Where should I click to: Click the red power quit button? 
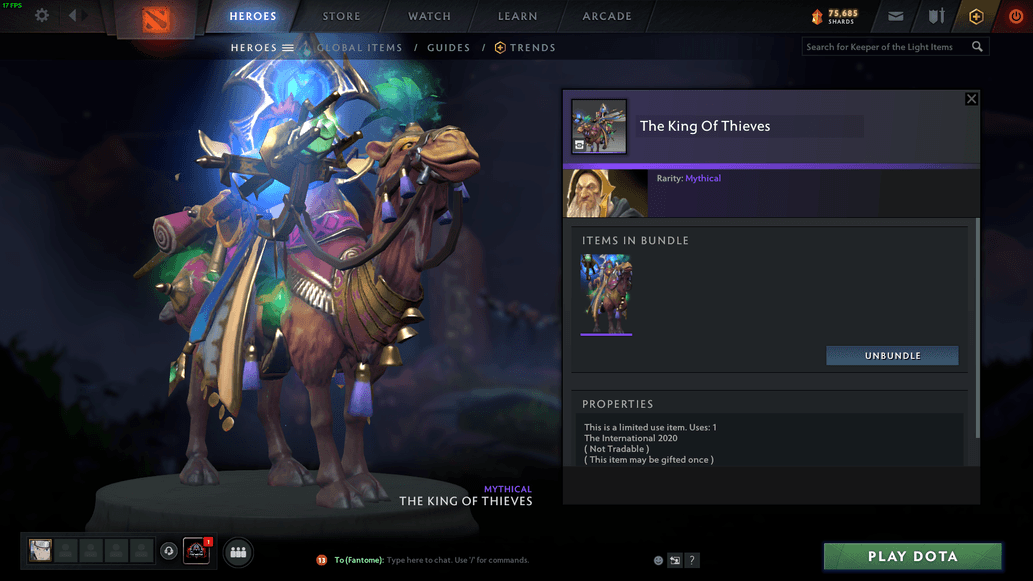tap(1016, 16)
